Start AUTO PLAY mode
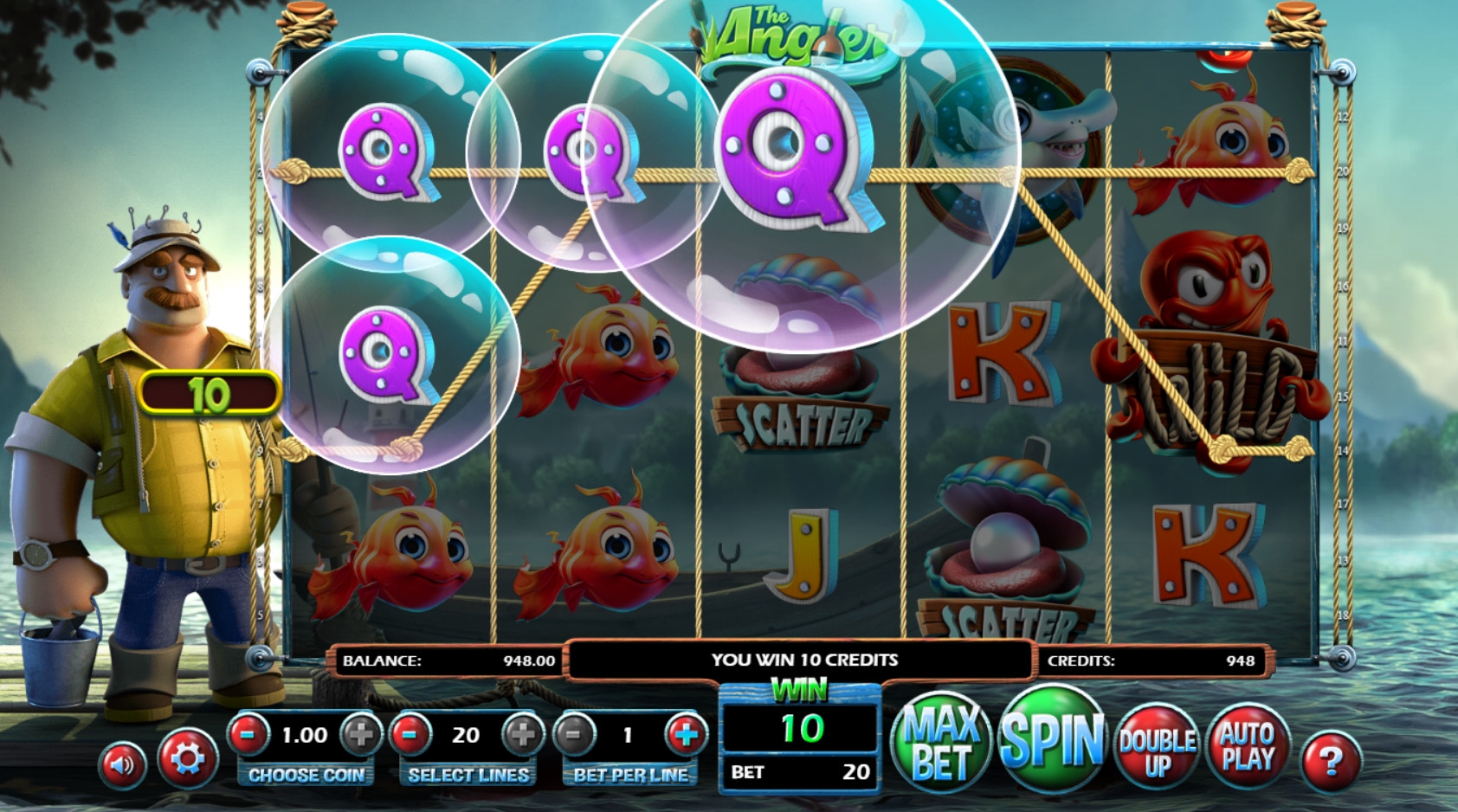This screenshot has height=812, width=1458. (1247, 746)
